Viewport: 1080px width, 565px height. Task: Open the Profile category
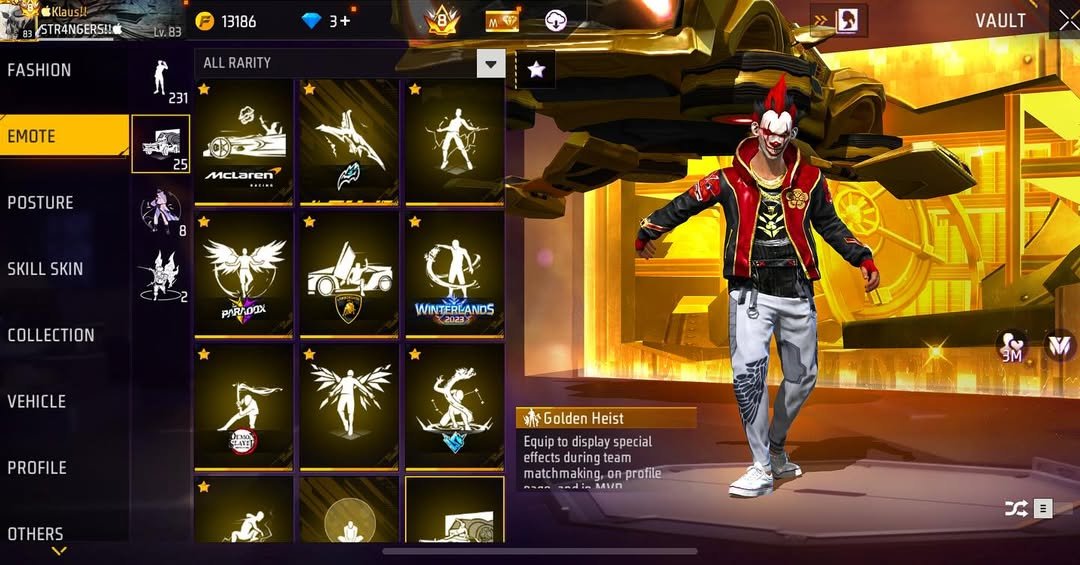38,467
